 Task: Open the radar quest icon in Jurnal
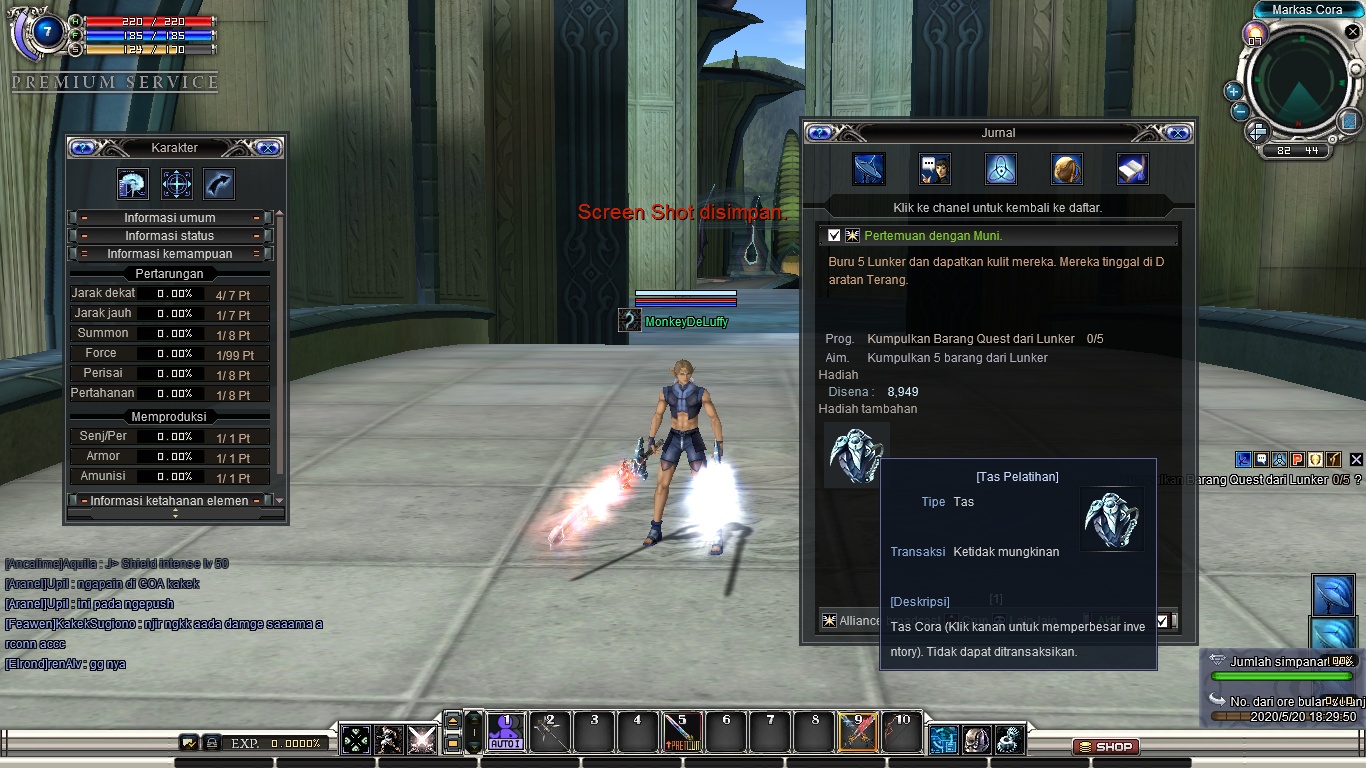tap(868, 168)
